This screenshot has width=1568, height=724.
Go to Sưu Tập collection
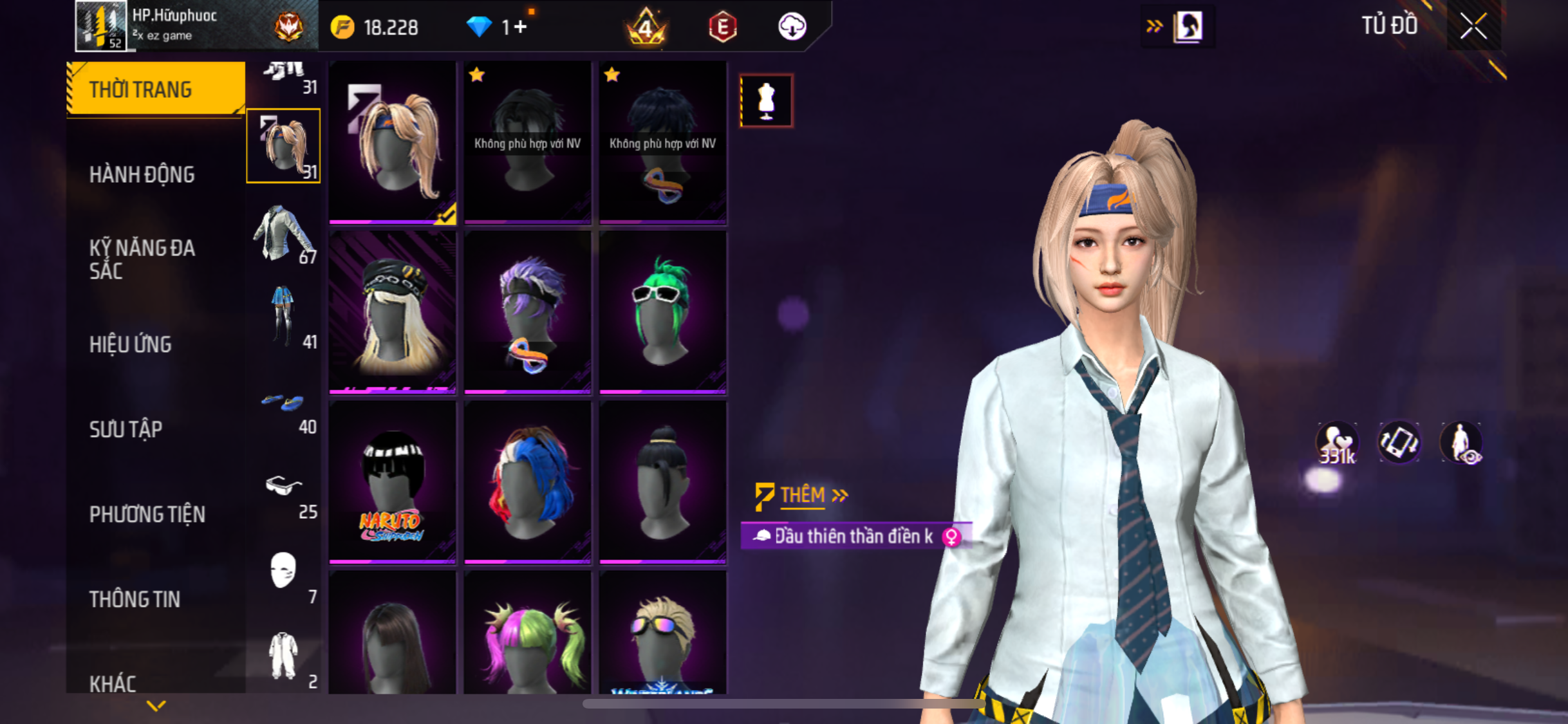126,429
